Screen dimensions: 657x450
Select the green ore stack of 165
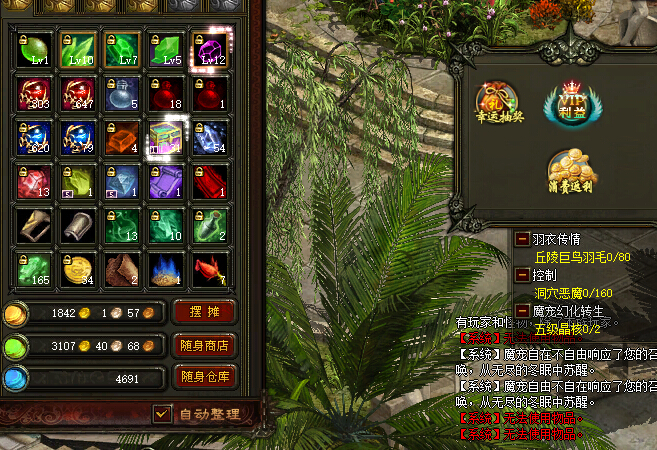[x=35, y=268]
